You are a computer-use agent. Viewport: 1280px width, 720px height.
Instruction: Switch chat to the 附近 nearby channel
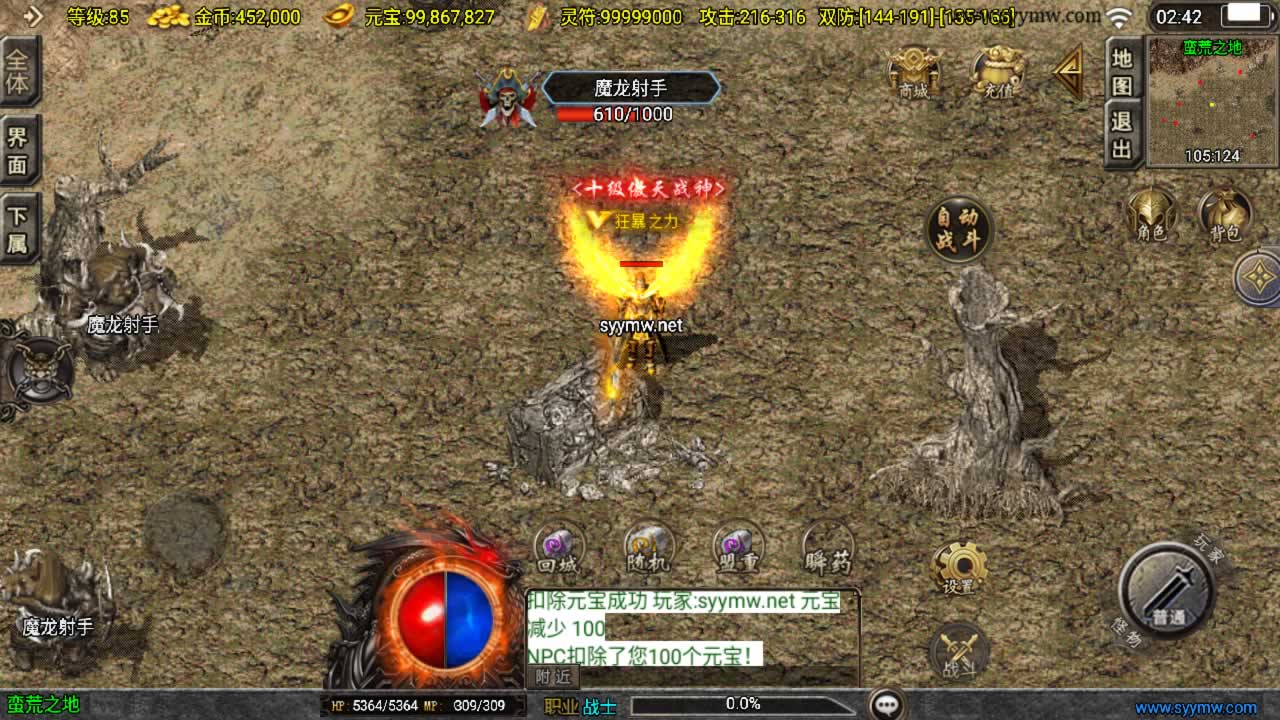point(552,677)
